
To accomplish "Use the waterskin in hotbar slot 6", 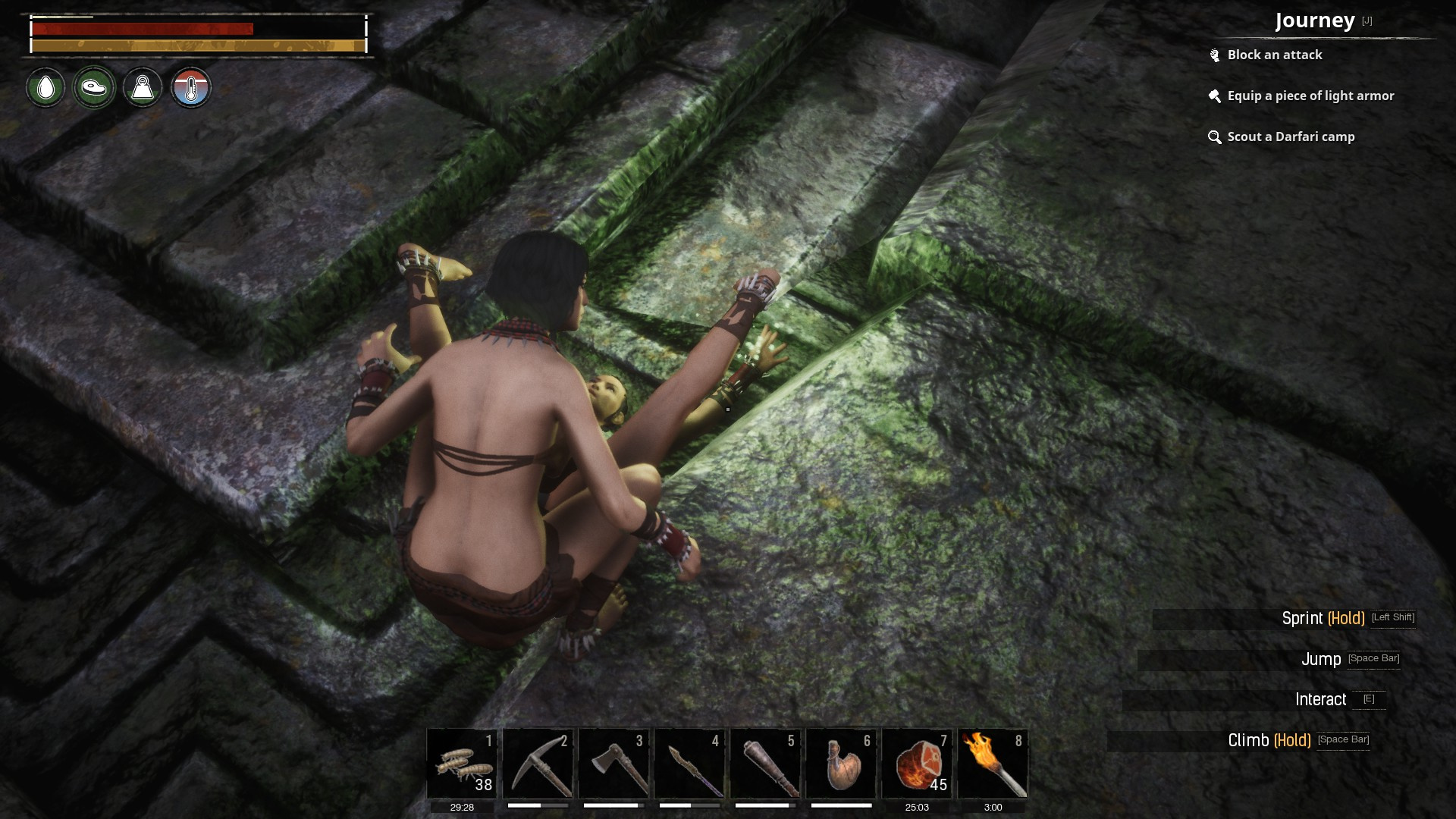I will coord(841,764).
